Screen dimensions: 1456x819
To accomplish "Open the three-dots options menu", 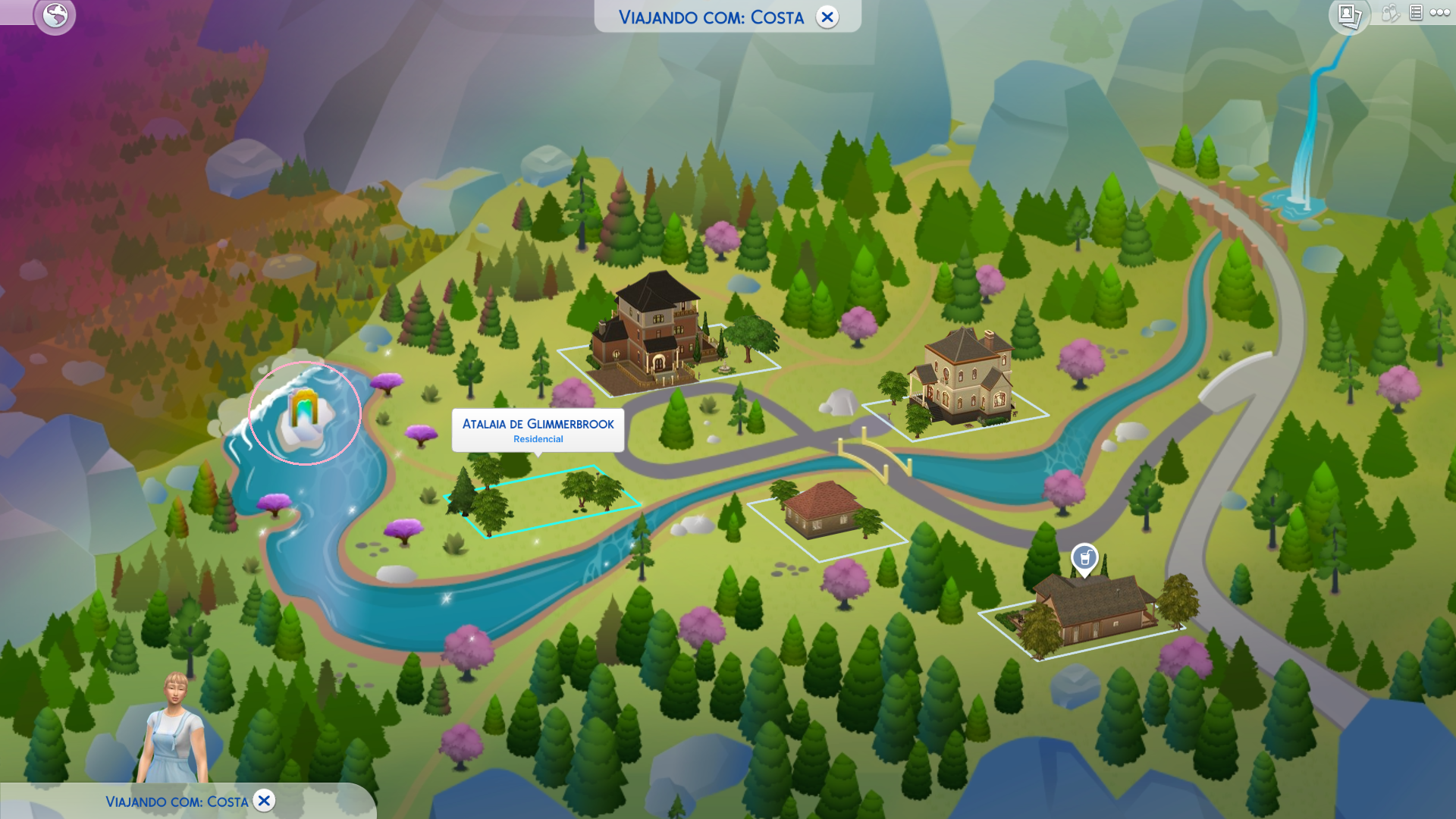I will click(1439, 13).
